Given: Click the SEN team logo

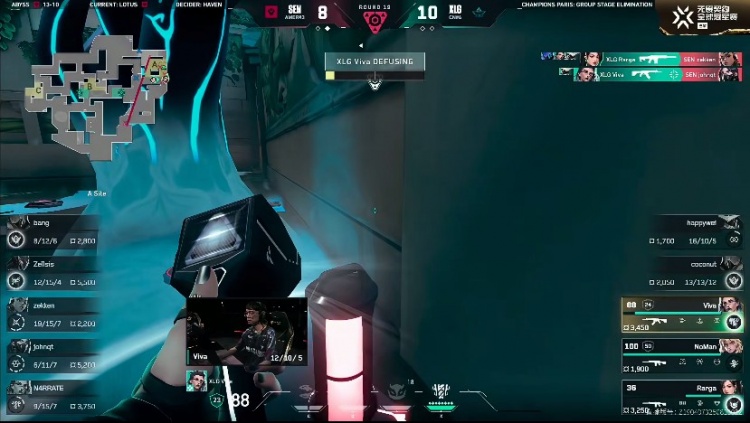Looking at the screenshot, I should click(x=271, y=13).
